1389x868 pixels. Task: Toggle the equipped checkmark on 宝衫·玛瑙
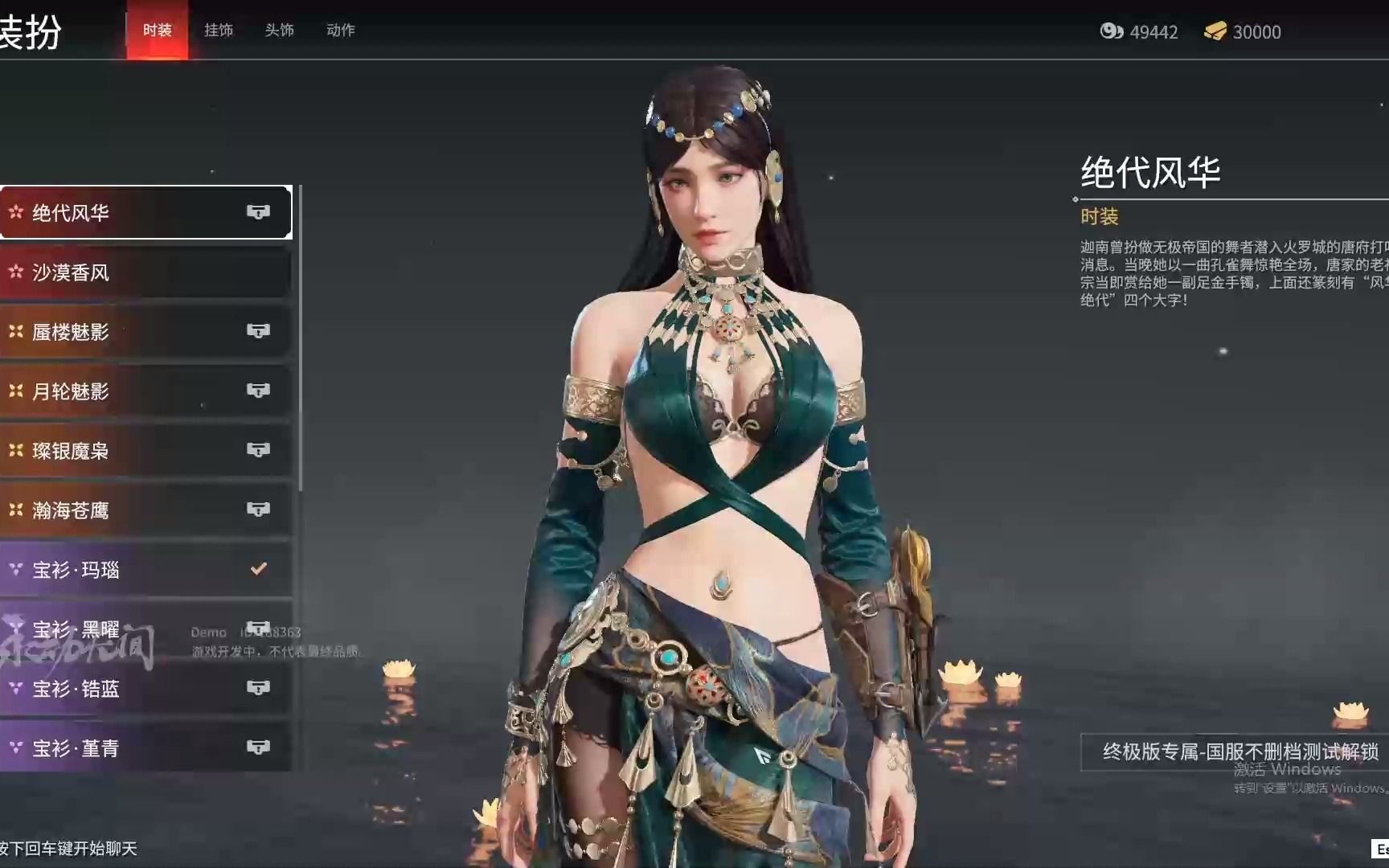pos(258,568)
